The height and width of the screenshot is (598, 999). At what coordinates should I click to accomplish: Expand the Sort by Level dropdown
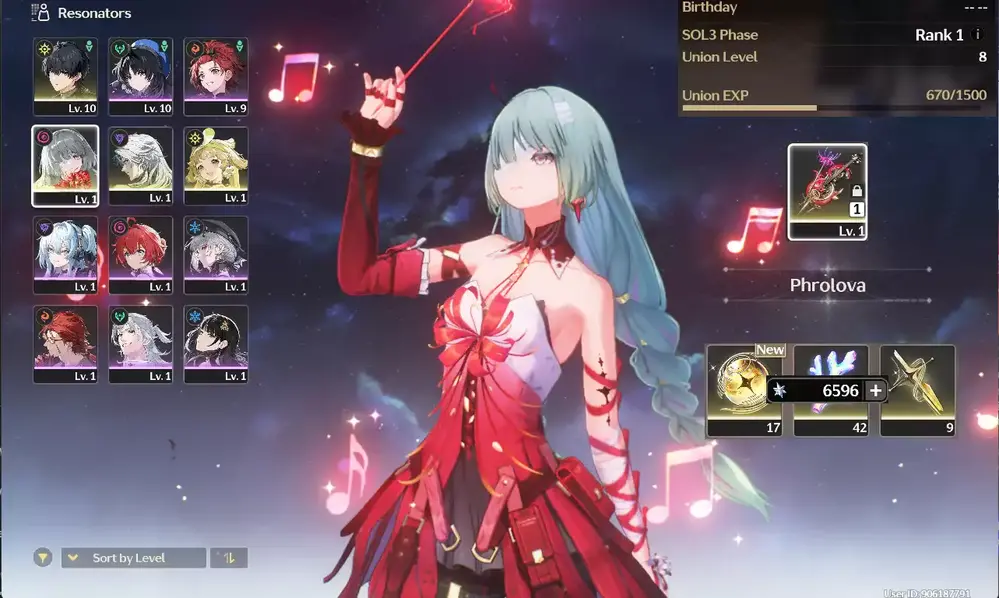[x=133, y=558]
